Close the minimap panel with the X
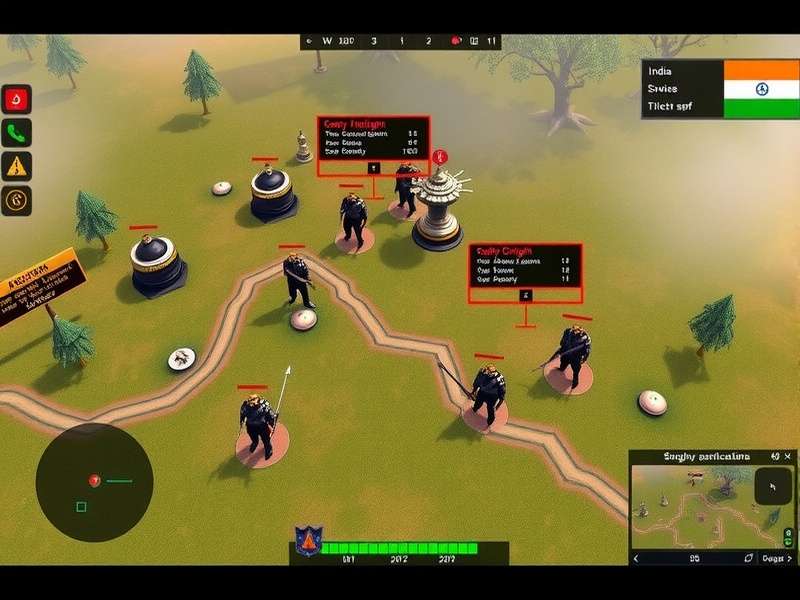This screenshot has height=600, width=800. (786, 457)
